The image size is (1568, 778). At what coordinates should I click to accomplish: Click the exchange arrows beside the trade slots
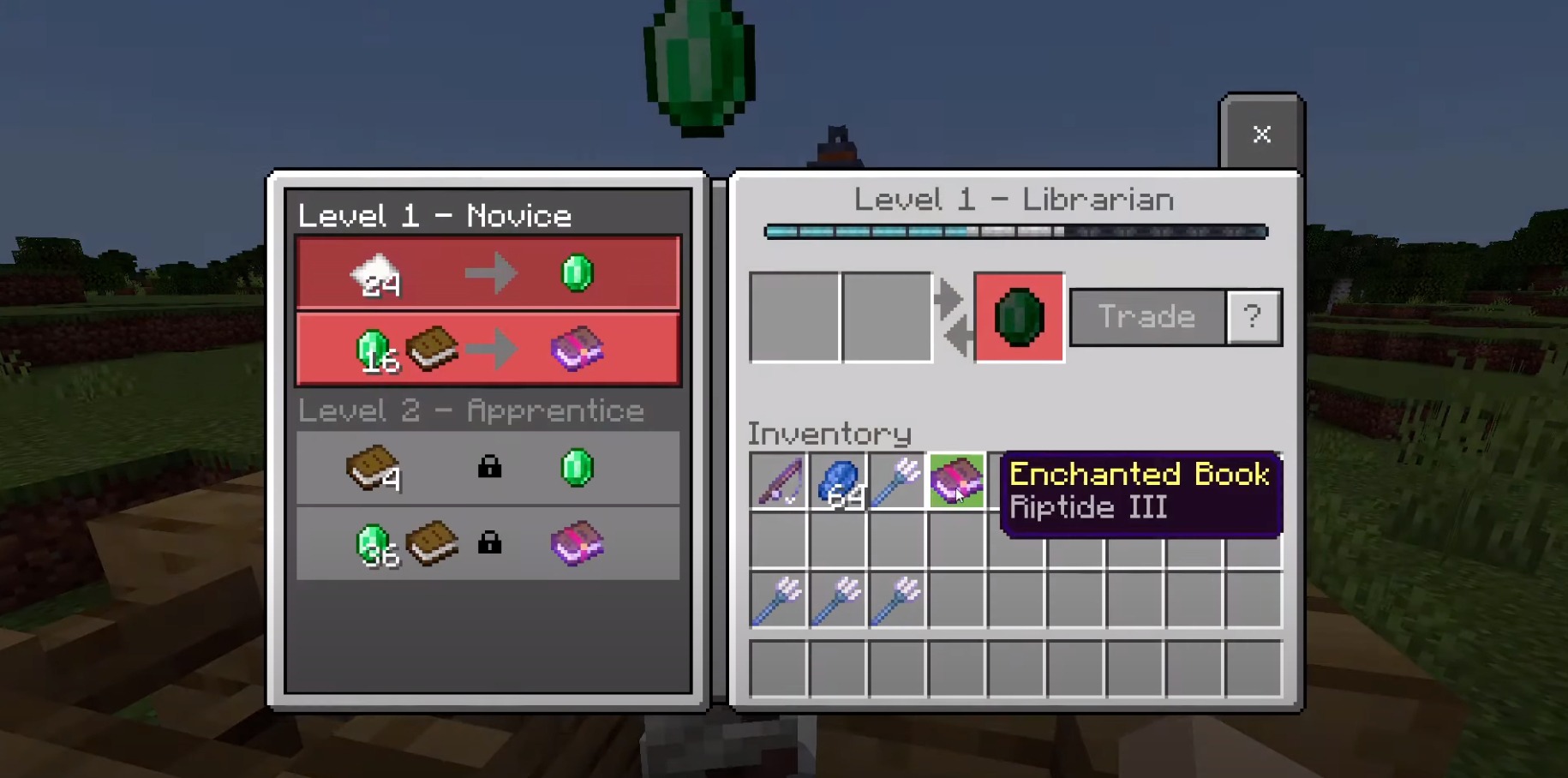[x=953, y=316]
